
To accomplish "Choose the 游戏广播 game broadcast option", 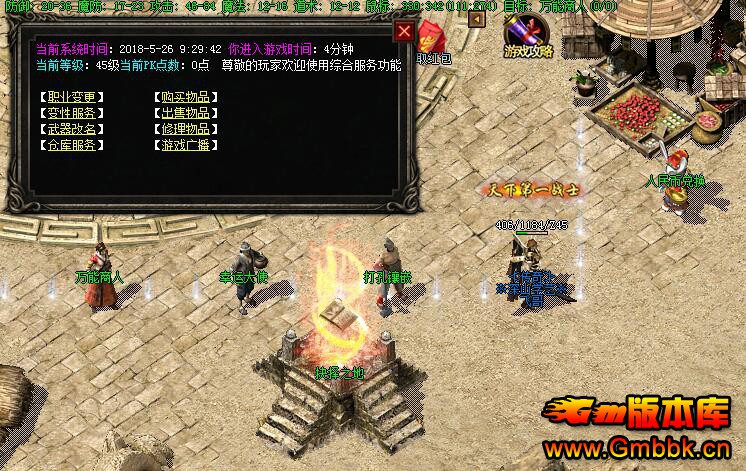I will tap(186, 145).
